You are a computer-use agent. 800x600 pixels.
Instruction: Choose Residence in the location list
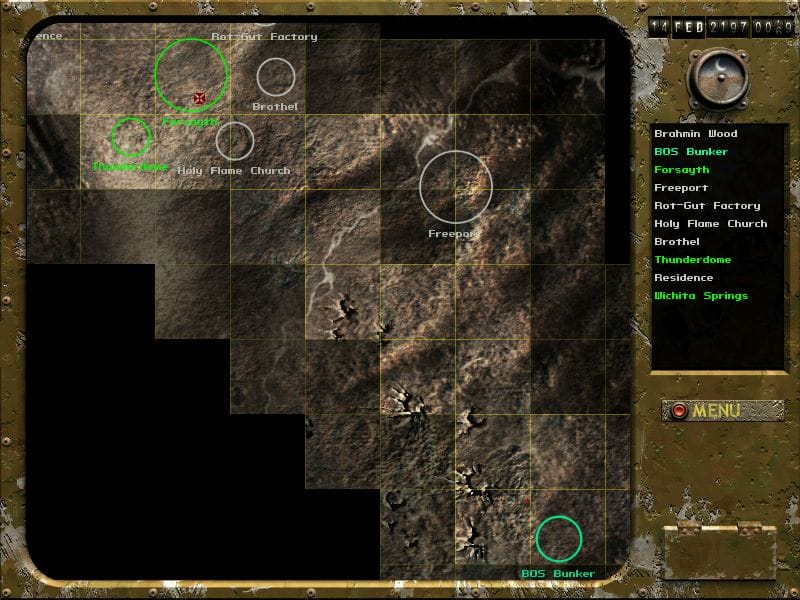(683, 278)
